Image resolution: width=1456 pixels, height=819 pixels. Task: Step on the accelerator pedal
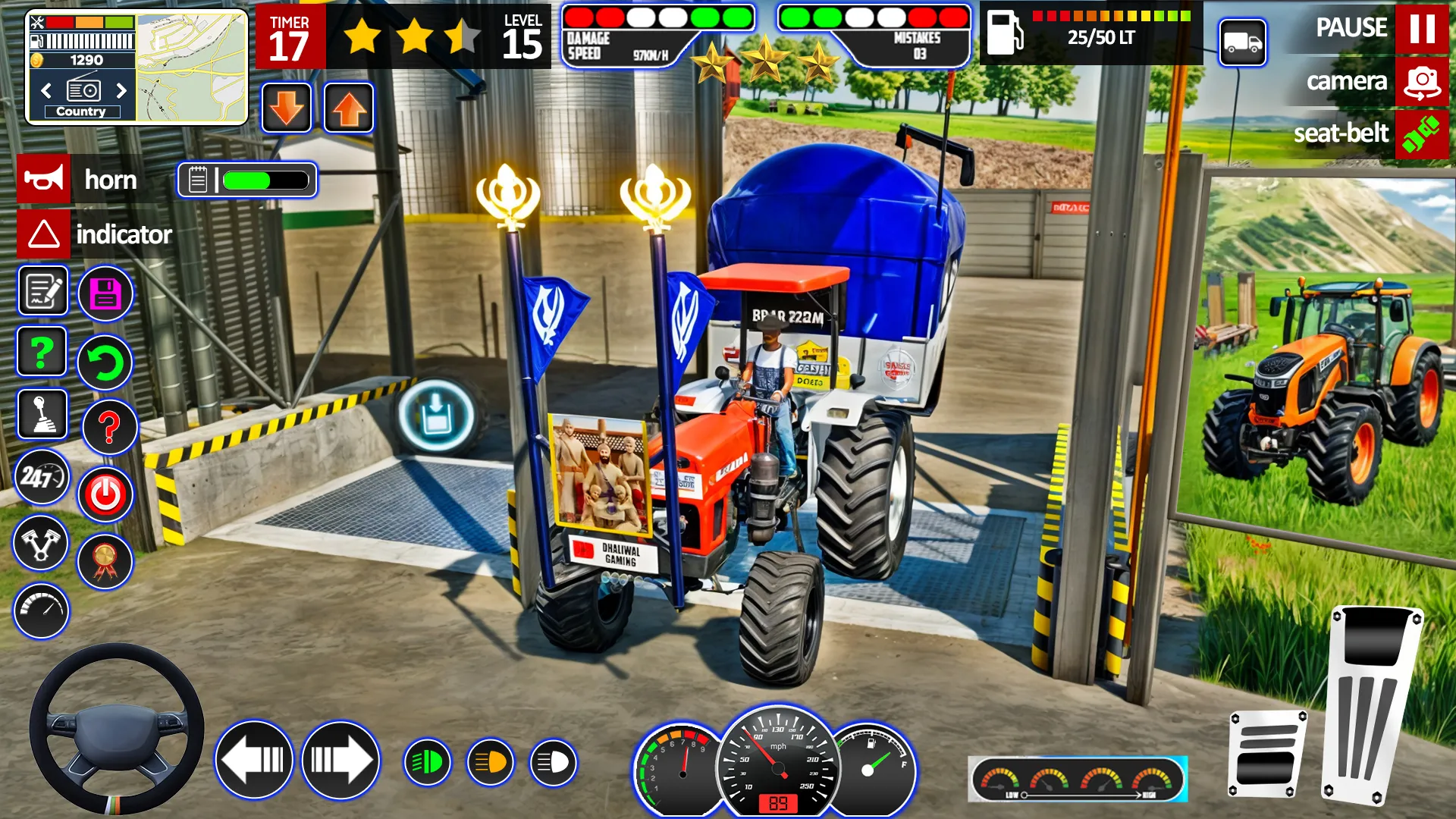(x=1371, y=704)
